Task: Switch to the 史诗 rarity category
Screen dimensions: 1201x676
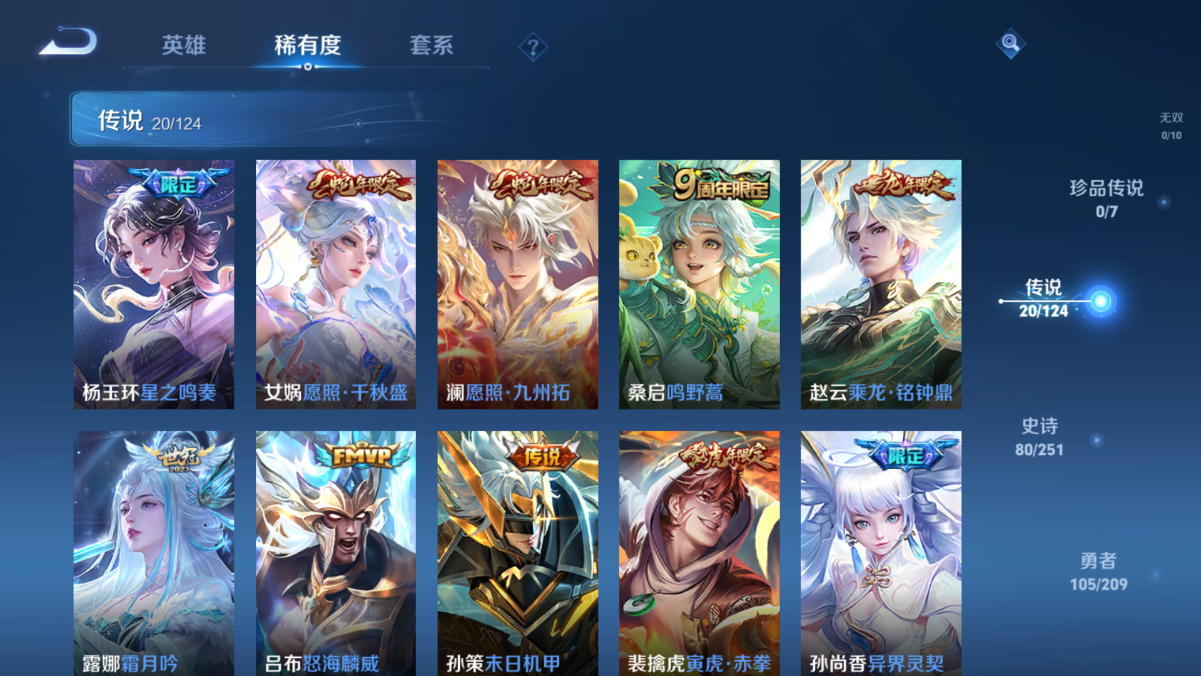Action: click(x=1039, y=437)
